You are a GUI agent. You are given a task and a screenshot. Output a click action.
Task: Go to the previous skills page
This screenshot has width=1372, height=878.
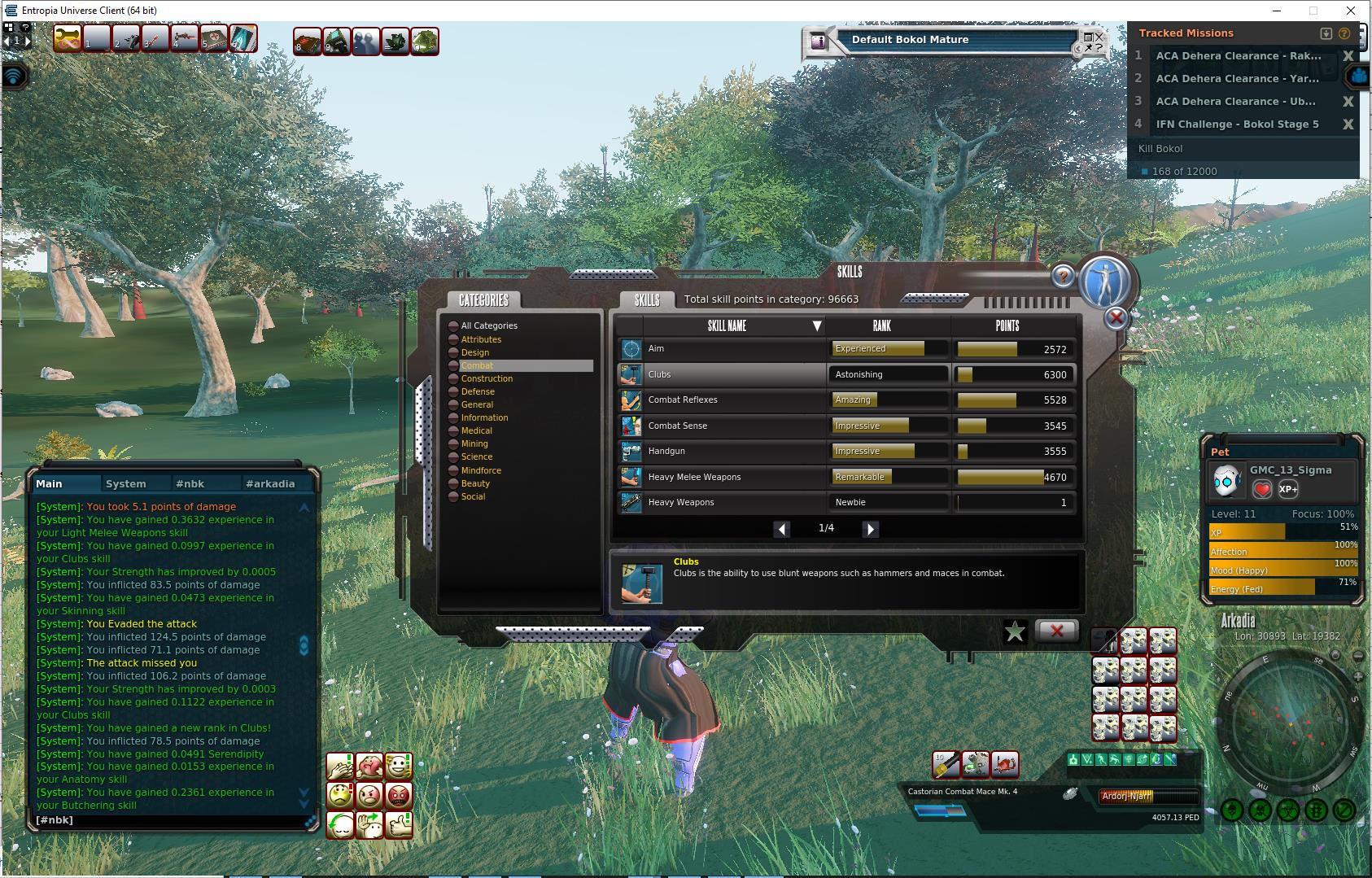[x=781, y=529]
